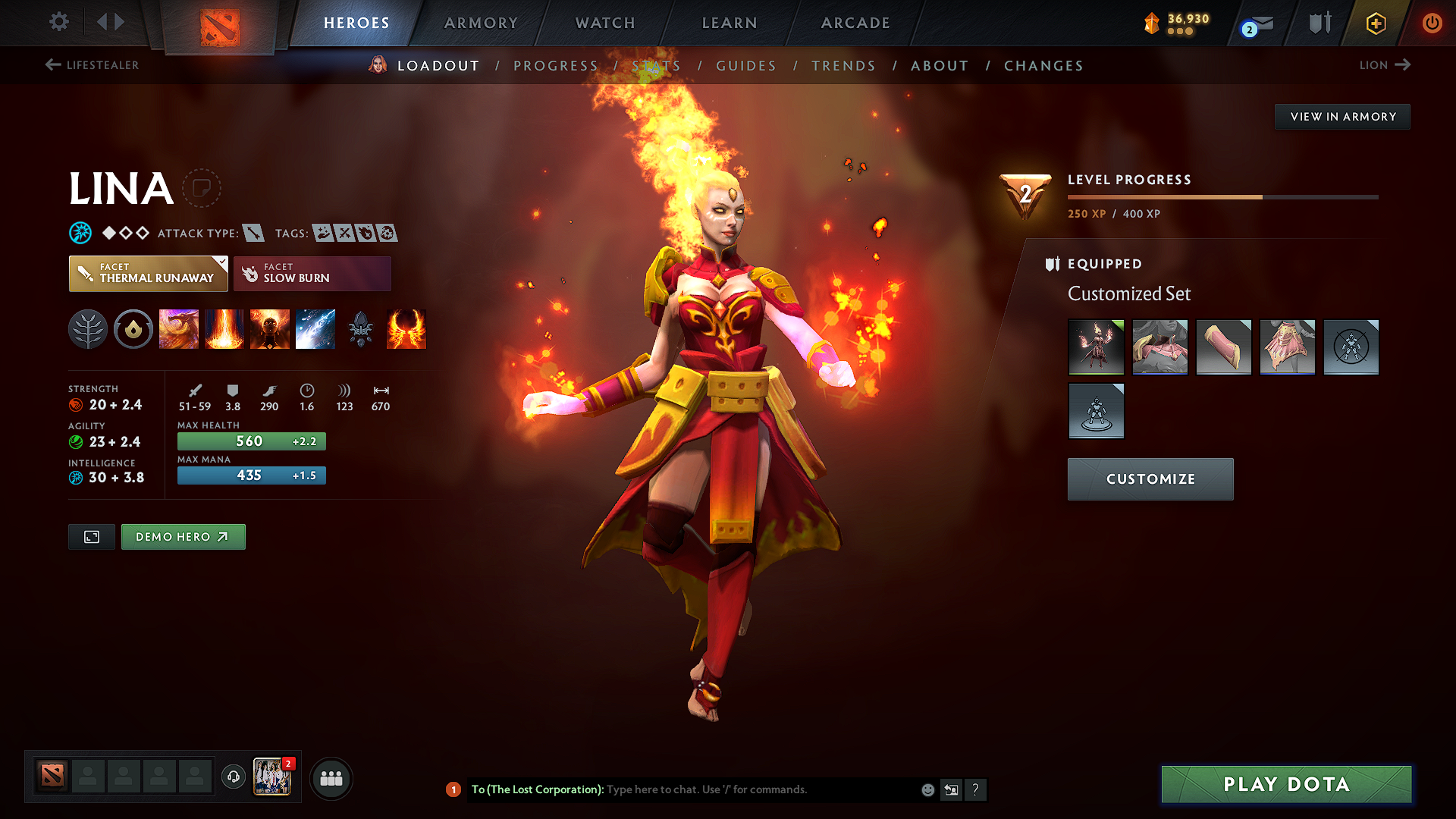Image resolution: width=1456 pixels, height=819 pixels.
Task: Open the Dragon Slave ability details
Action: 178,329
